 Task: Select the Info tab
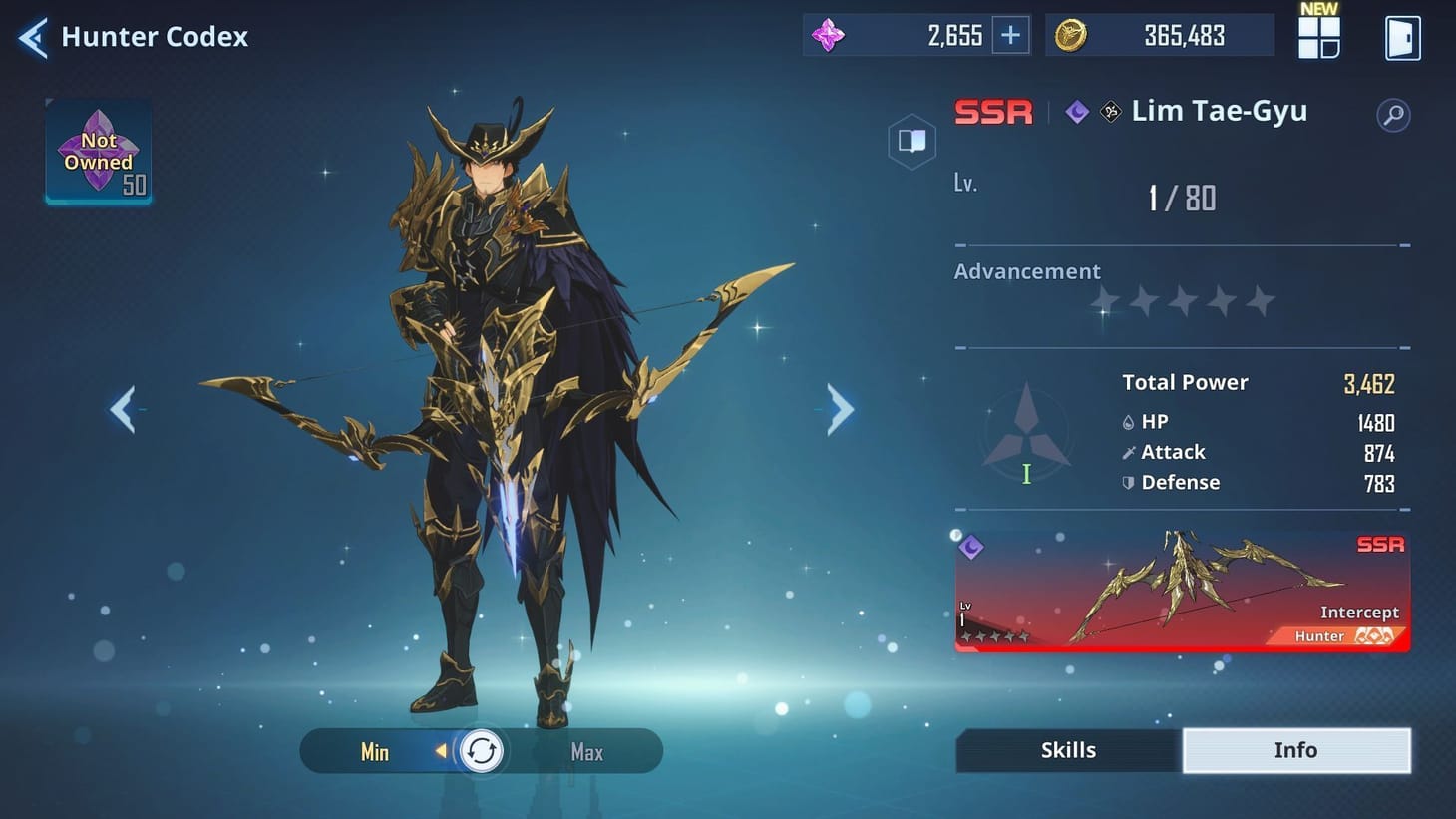pos(1295,750)
